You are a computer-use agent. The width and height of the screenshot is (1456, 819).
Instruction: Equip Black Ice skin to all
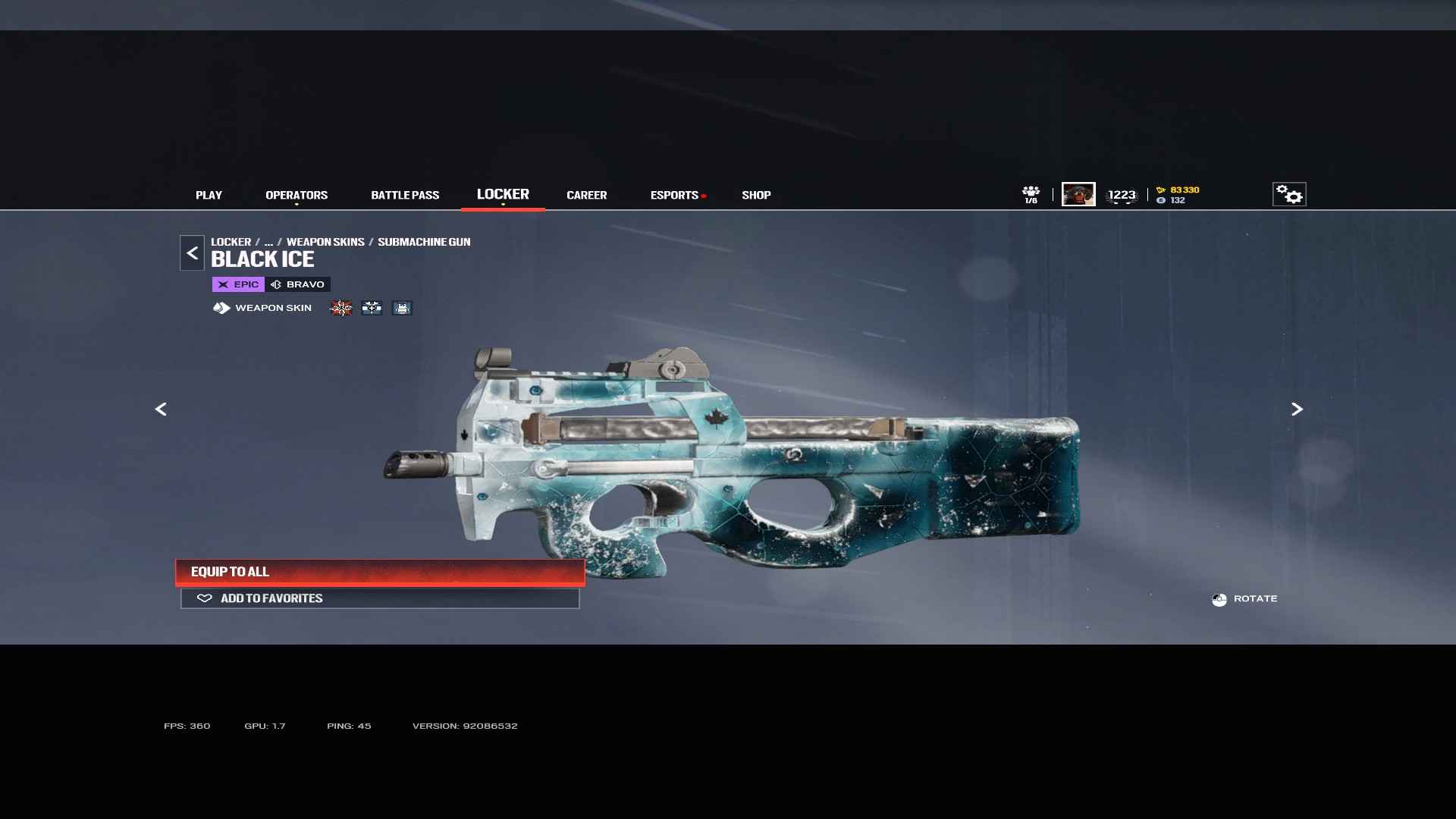(380, 572)
